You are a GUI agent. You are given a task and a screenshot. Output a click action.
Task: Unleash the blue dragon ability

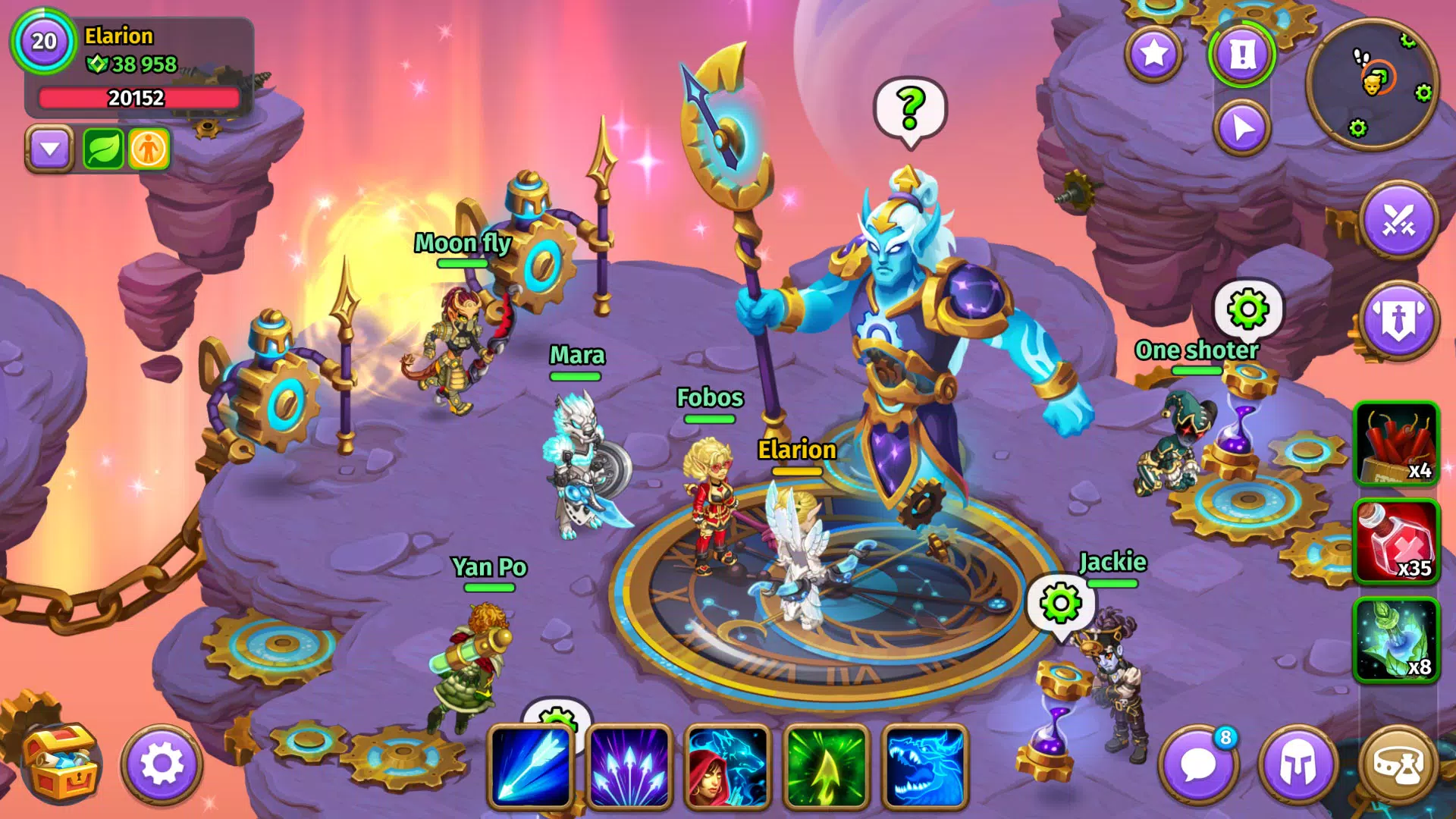pos(927,768)
